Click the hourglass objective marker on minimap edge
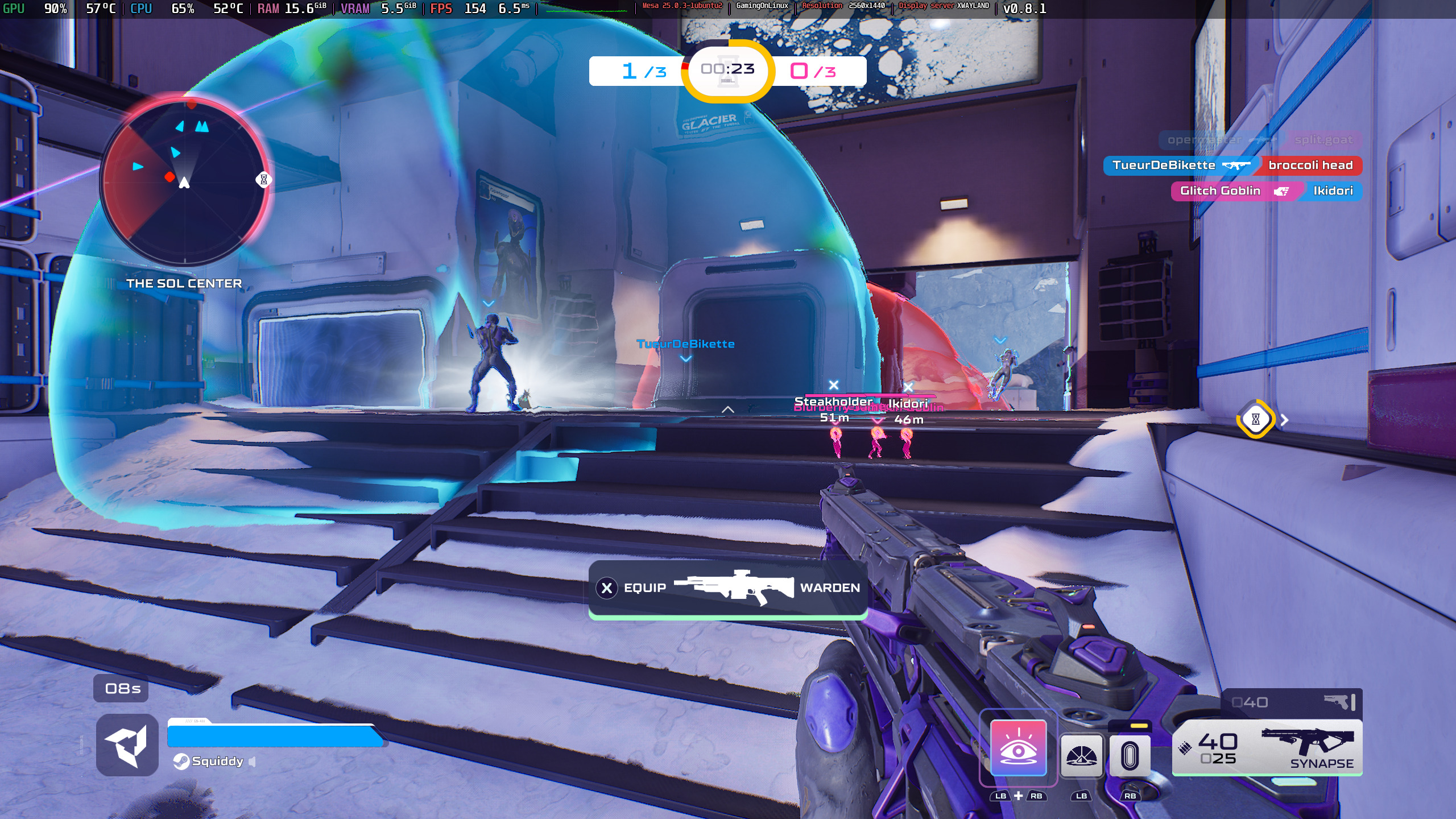1456x819 pixels. (263, 180)
